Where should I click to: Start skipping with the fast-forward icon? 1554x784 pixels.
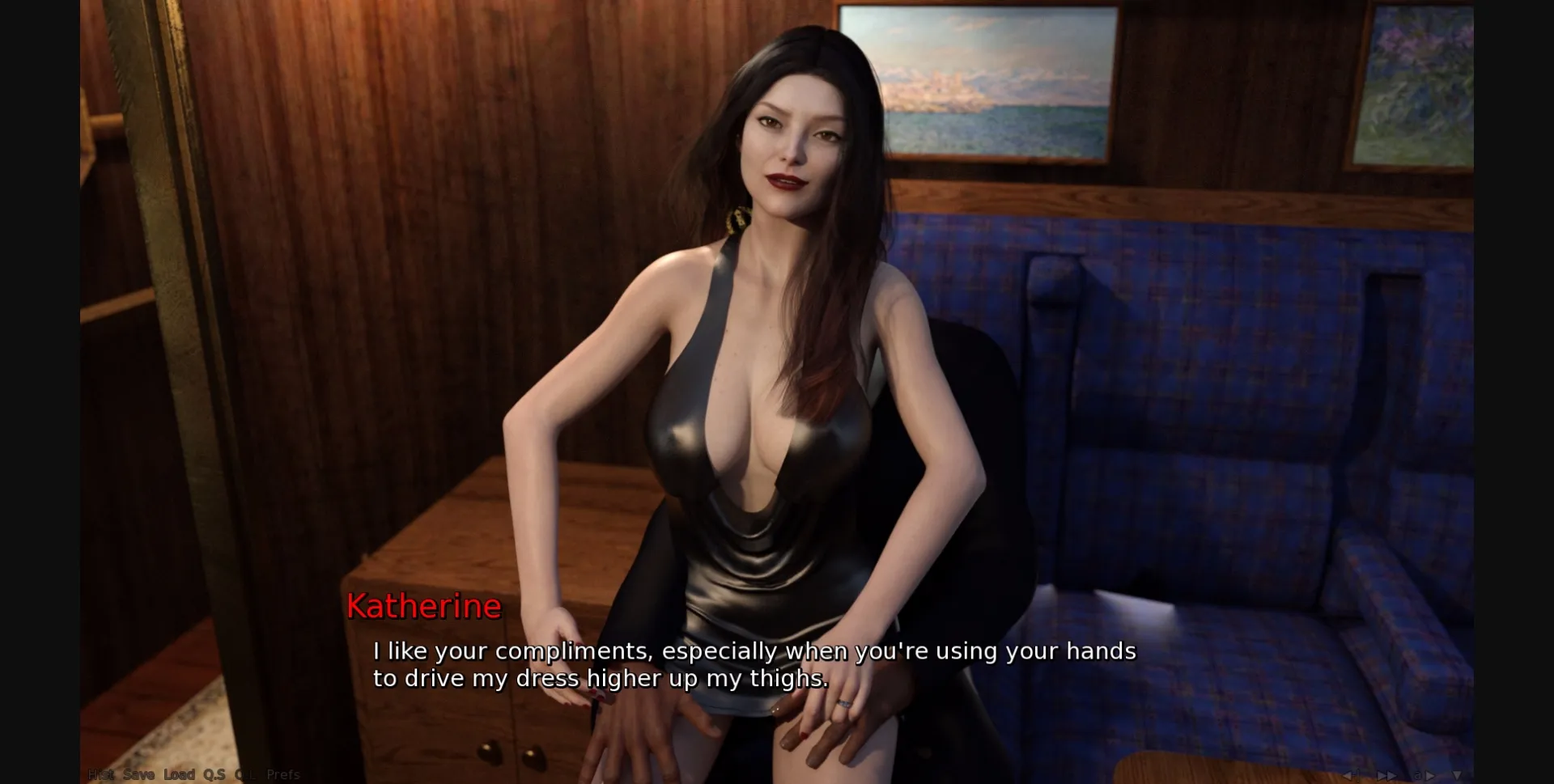[1386, 774]
